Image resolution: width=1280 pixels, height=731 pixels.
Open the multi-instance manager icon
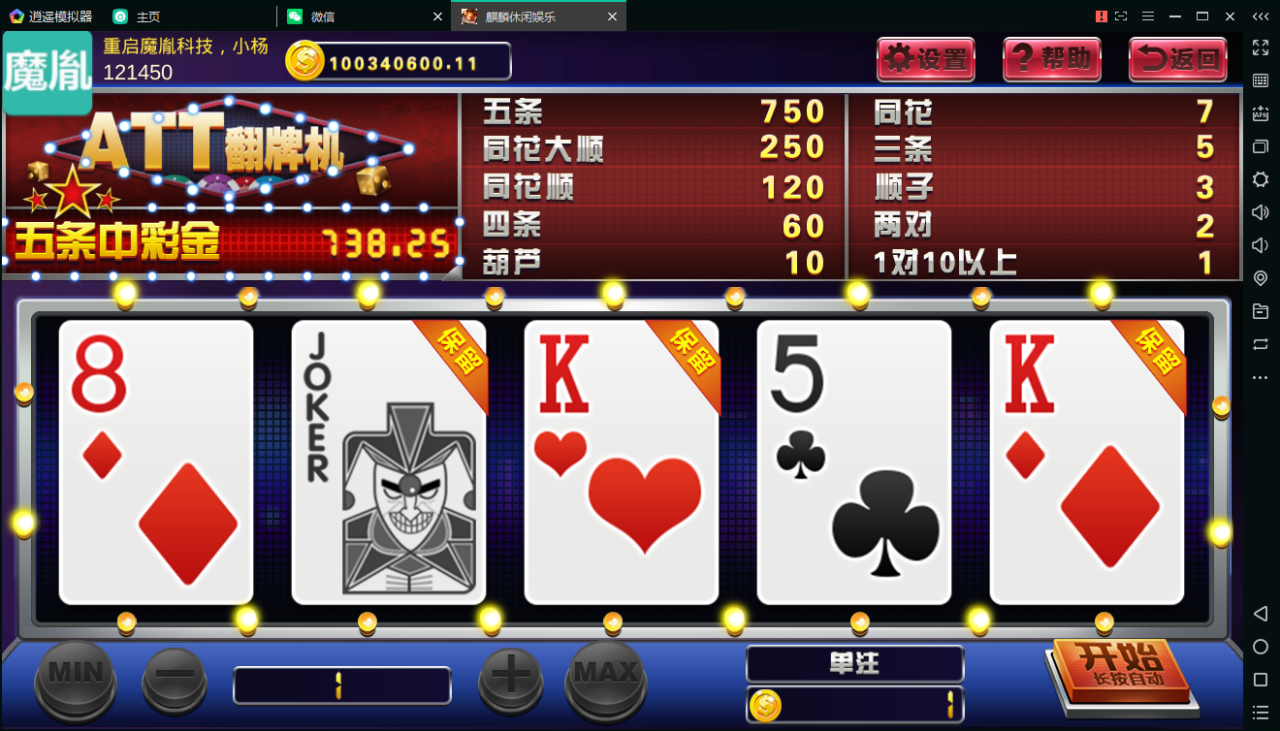coord(1259,146)
